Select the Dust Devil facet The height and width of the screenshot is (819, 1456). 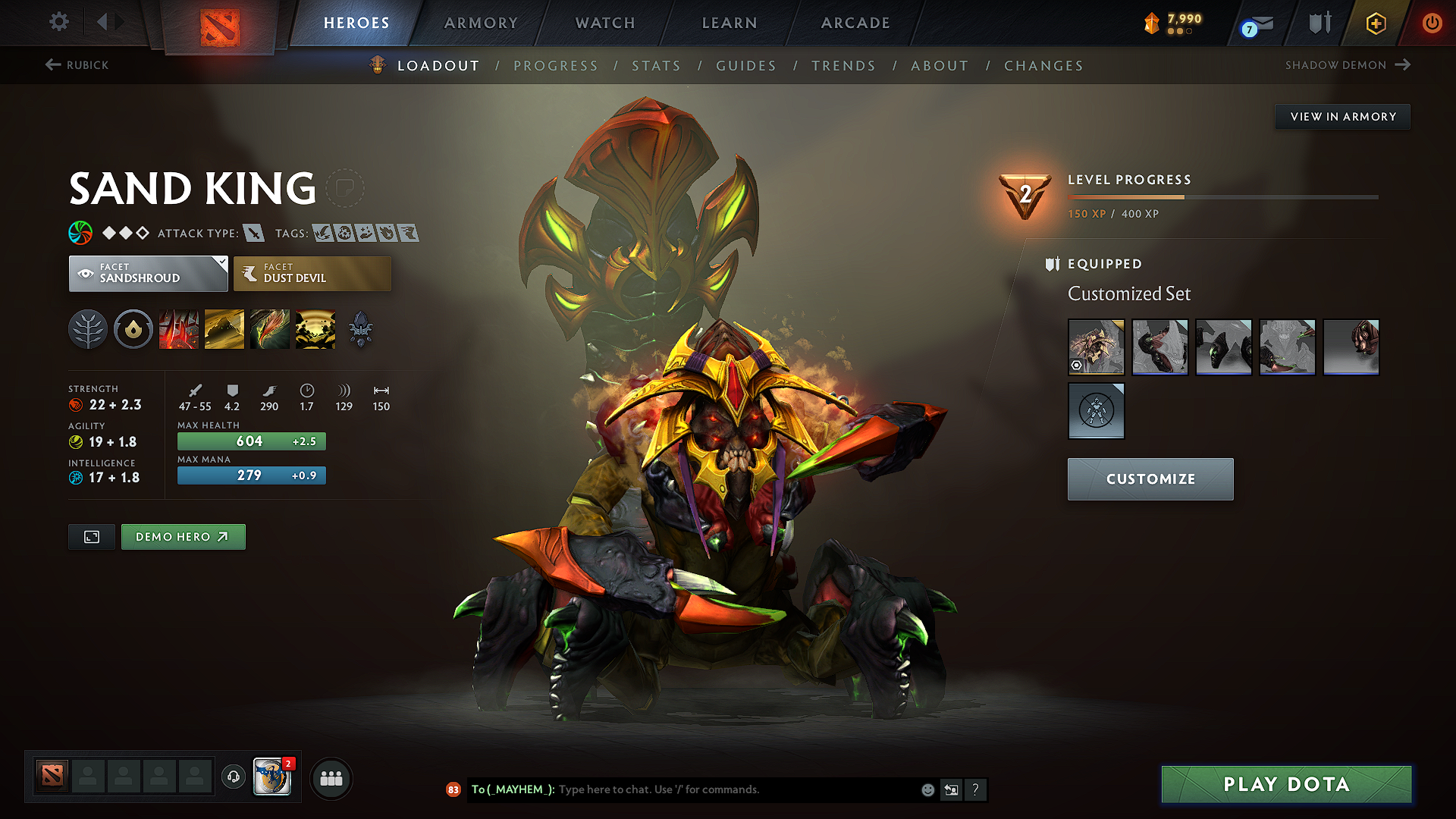tap(312, 273)
